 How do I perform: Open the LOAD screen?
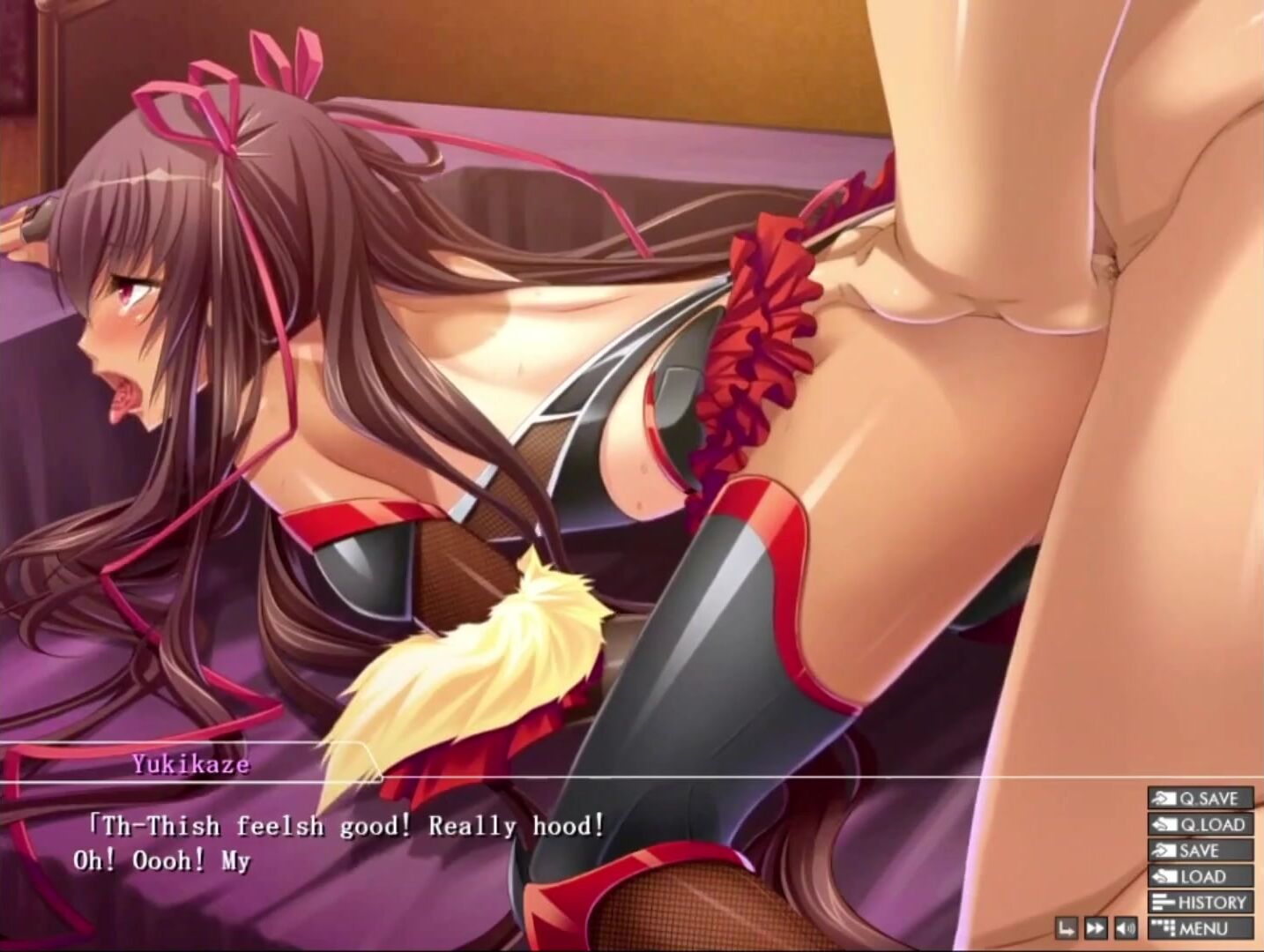1200,877
